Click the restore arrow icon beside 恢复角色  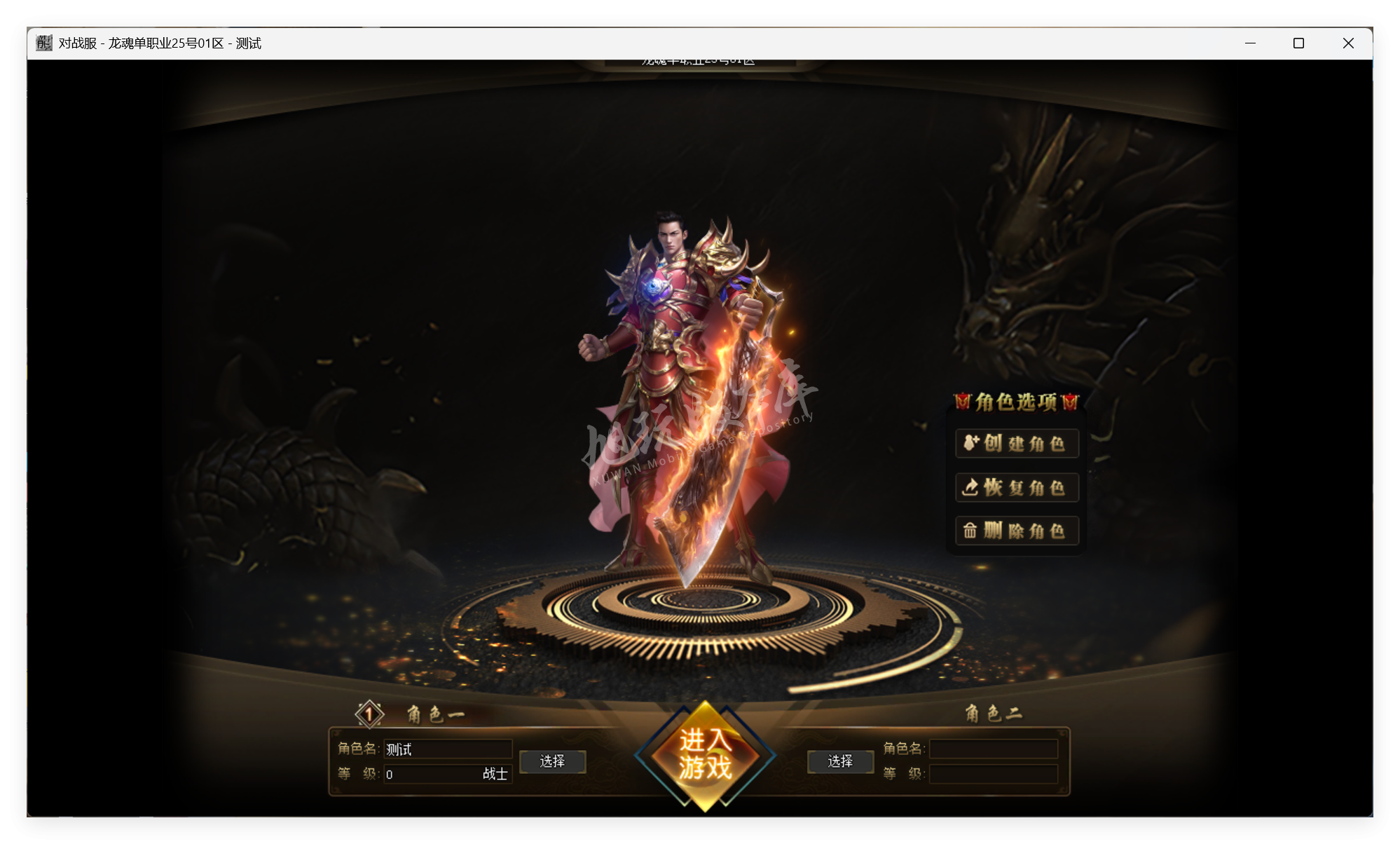coord(970,487)
